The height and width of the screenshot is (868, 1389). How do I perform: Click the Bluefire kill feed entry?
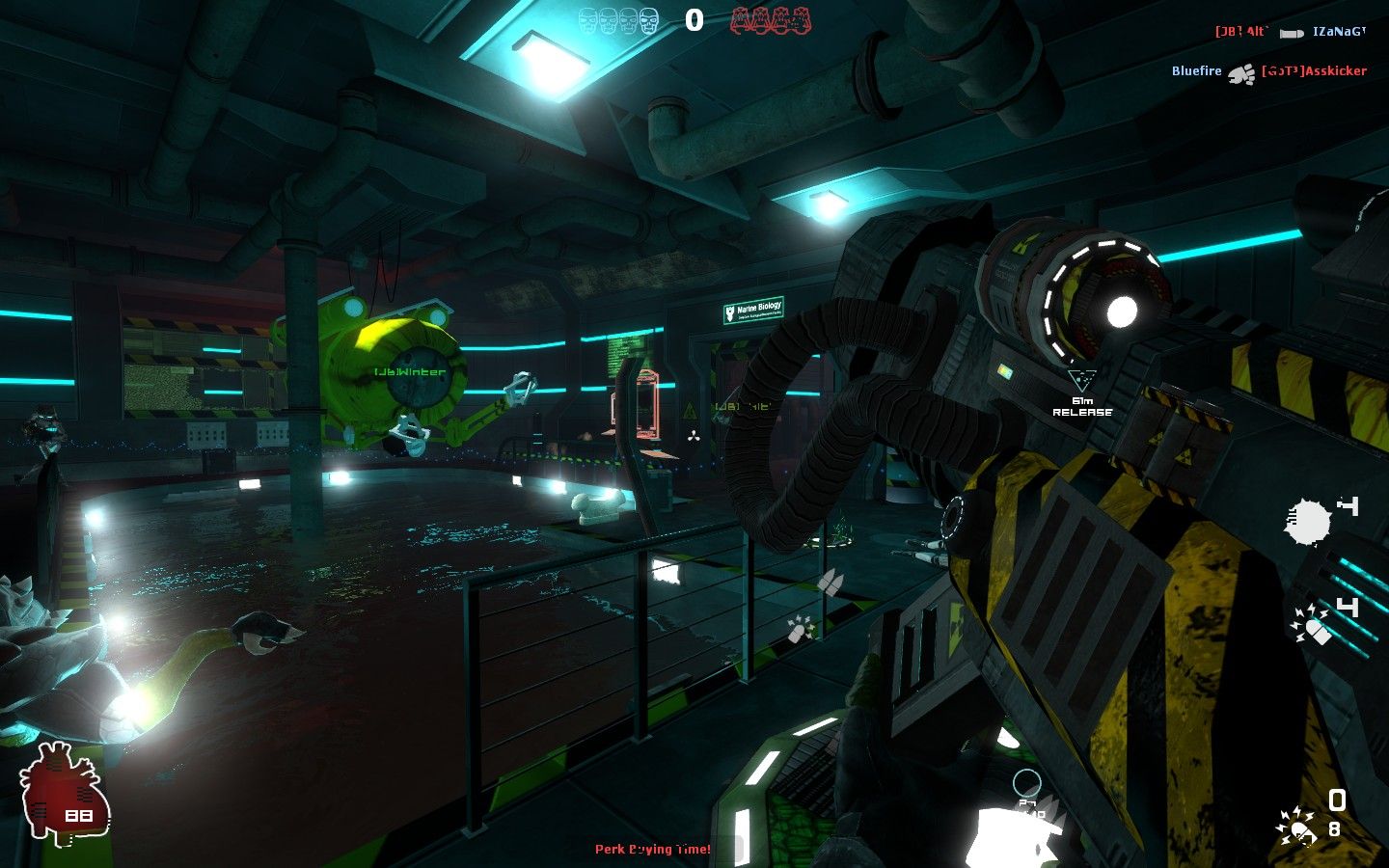coord(1196,71)
